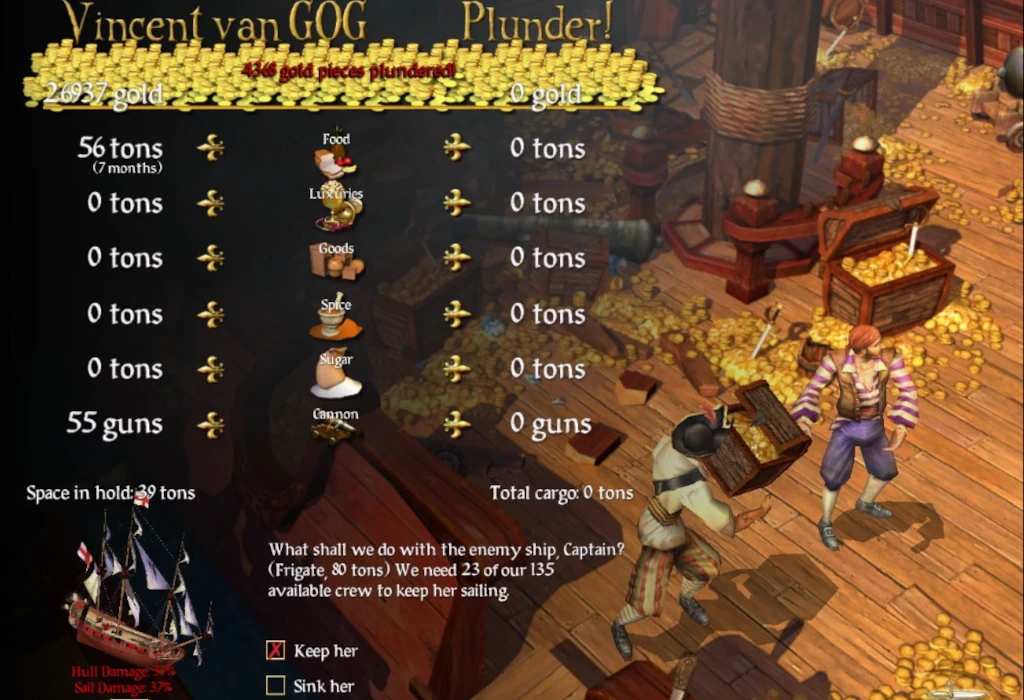The image size is (1024, 700).
Task: Click the Vincent-side fleur-de-lis in the Sugar row
Action: (x=210, y=369)
